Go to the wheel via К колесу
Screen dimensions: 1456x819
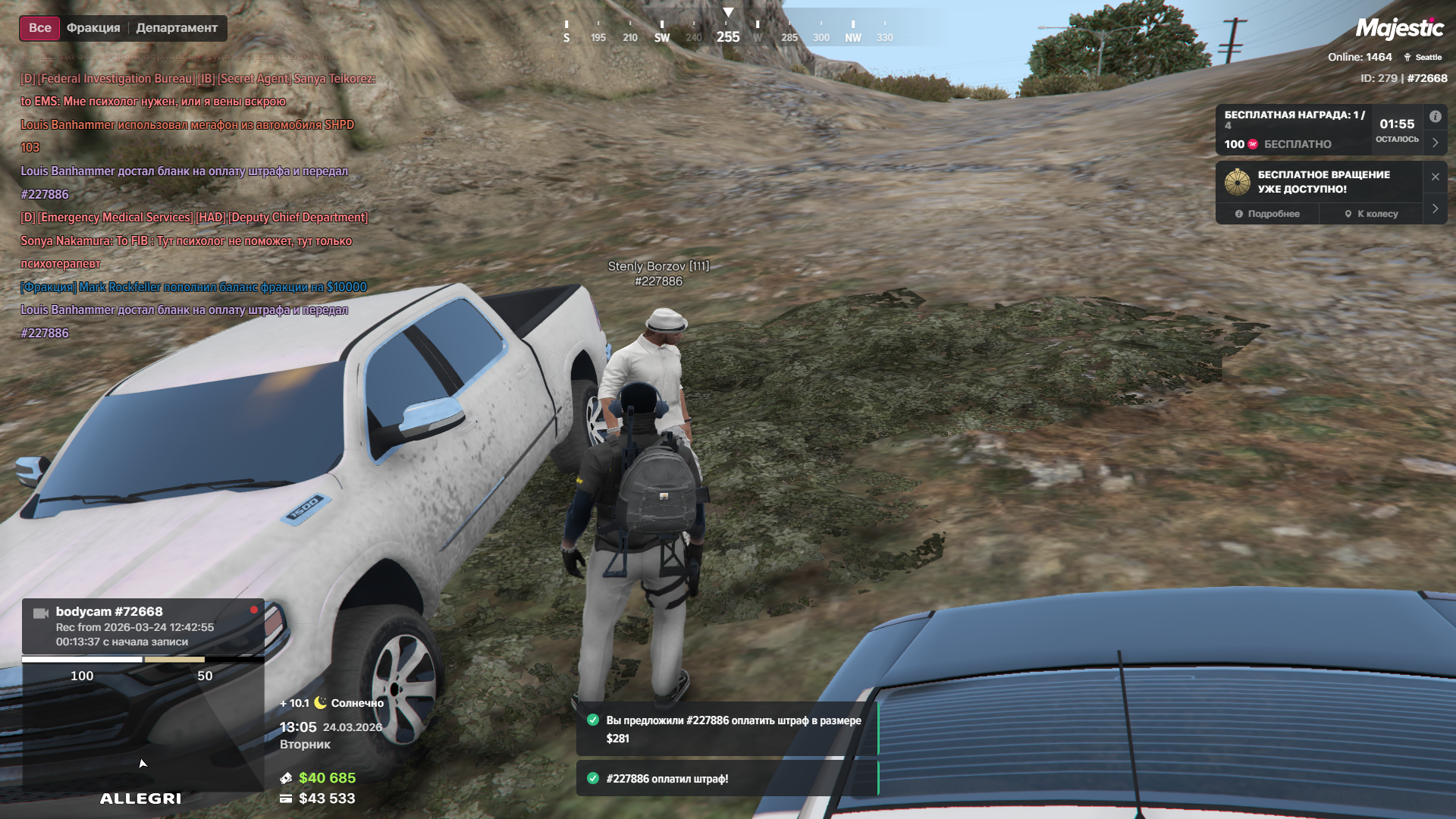click(1371, 214)
